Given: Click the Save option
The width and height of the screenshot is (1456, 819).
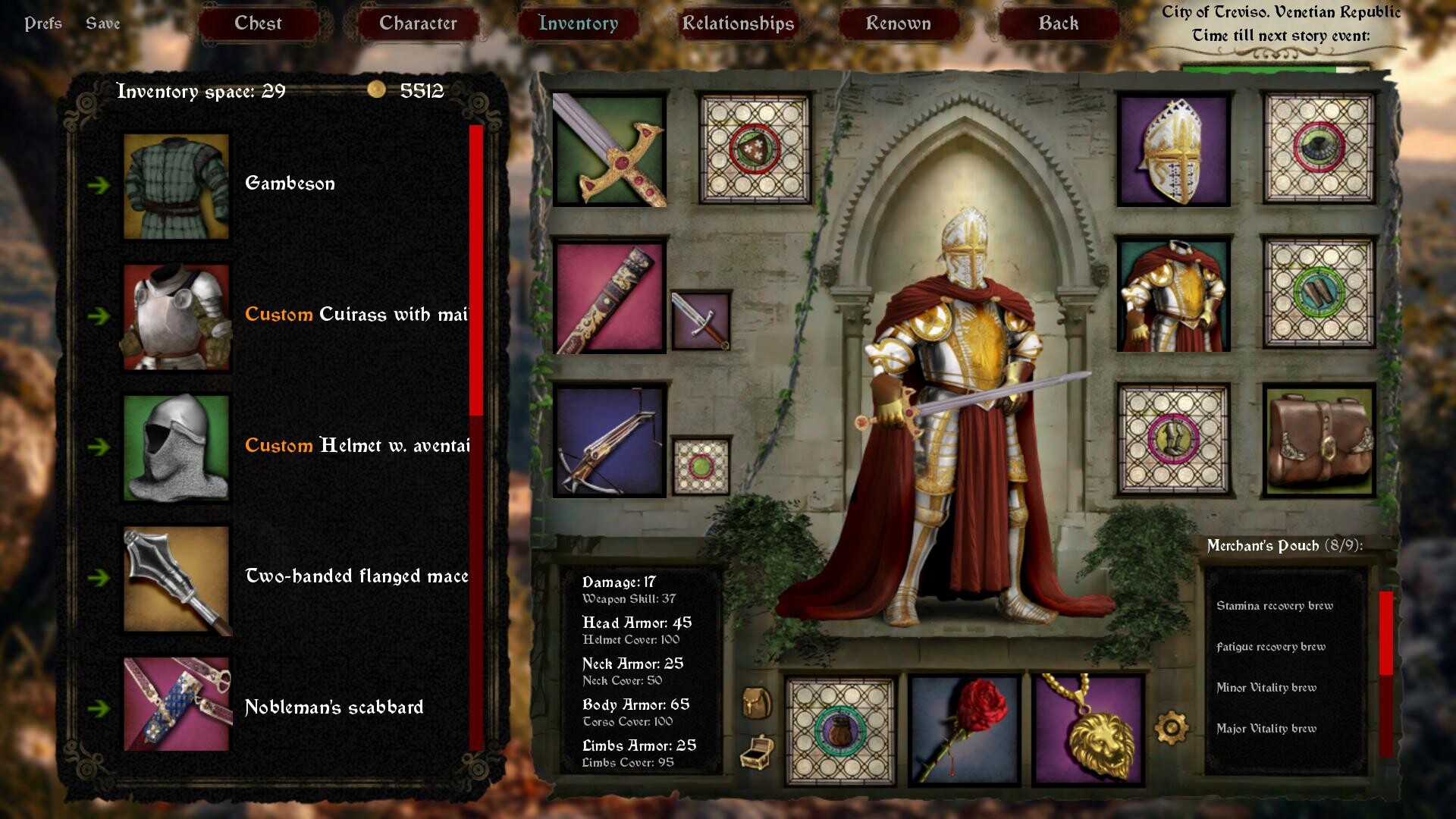Looking at the screenshot, I should click(102, 24).
